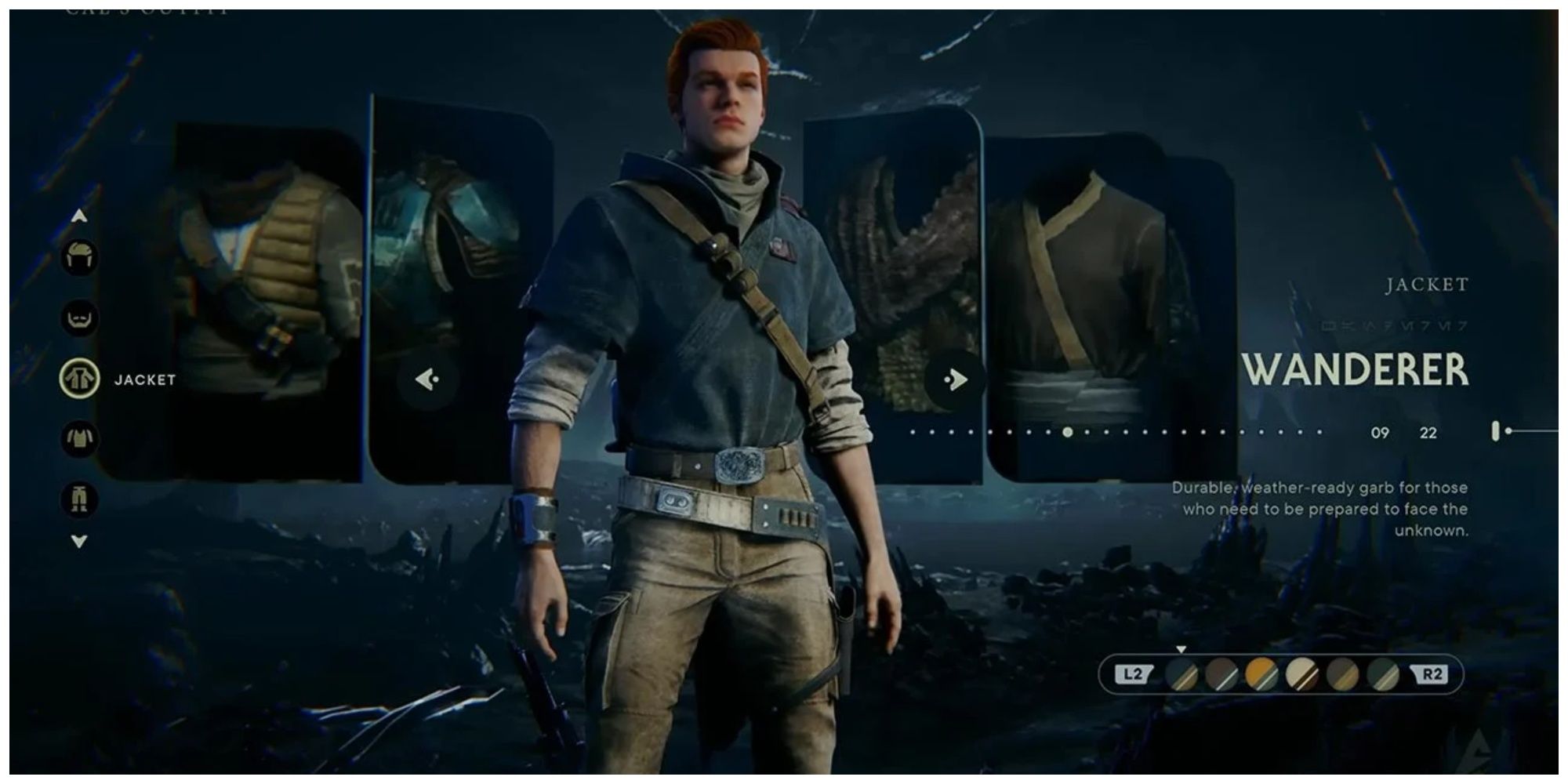This screenshot has width=1568, height=784.
Task: Browse right to the next jacket
Action: click(x=956, y=379)
